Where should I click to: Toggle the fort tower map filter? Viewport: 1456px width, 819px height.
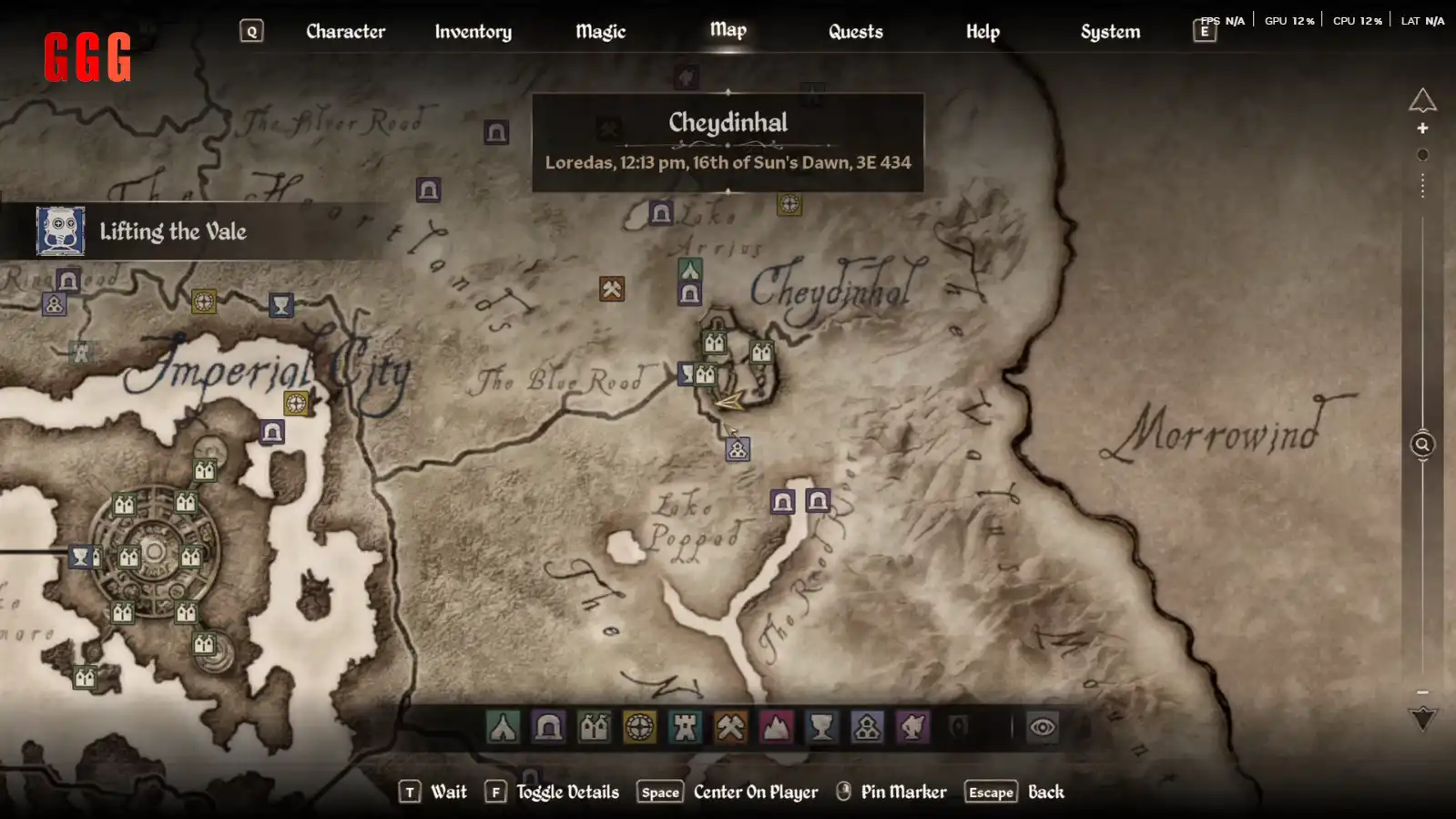point(685,727)
